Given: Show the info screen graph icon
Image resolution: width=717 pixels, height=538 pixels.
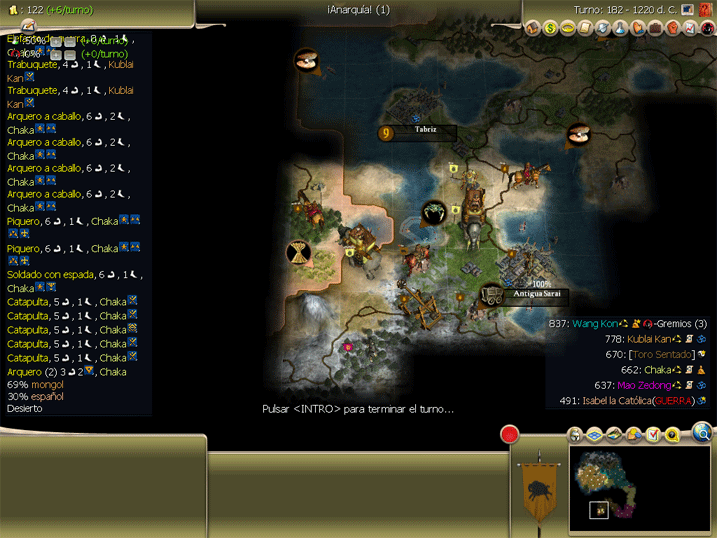Looking at the screenshot, I should point(690,28).
